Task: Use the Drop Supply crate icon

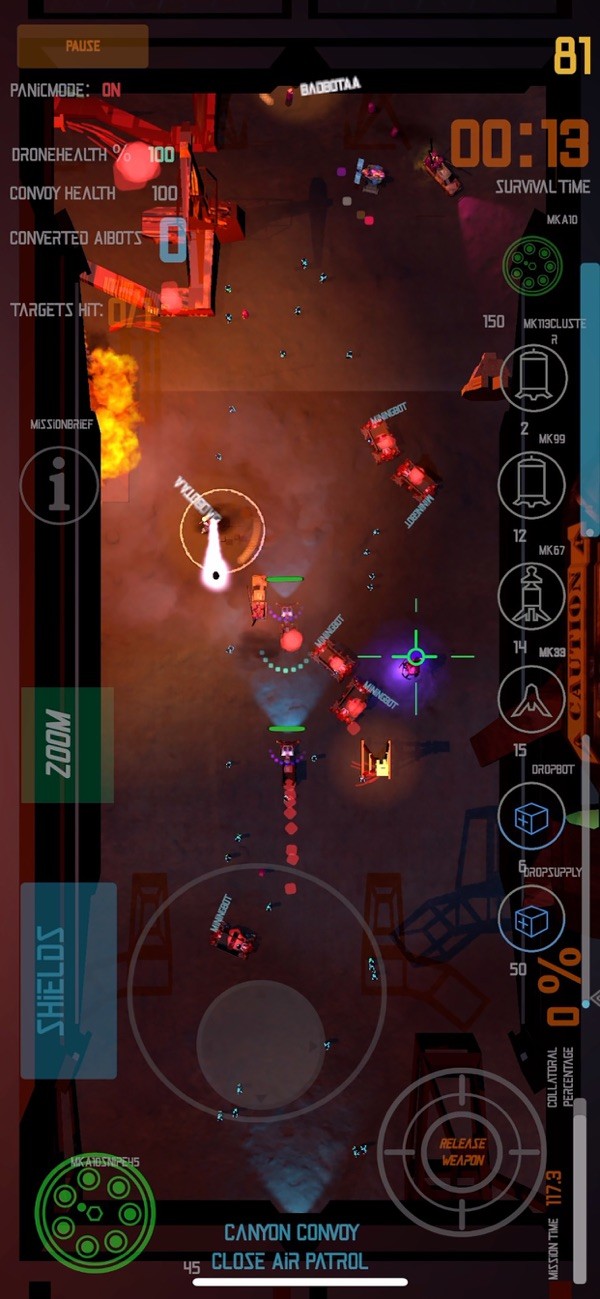Action: tap(532, 920)
